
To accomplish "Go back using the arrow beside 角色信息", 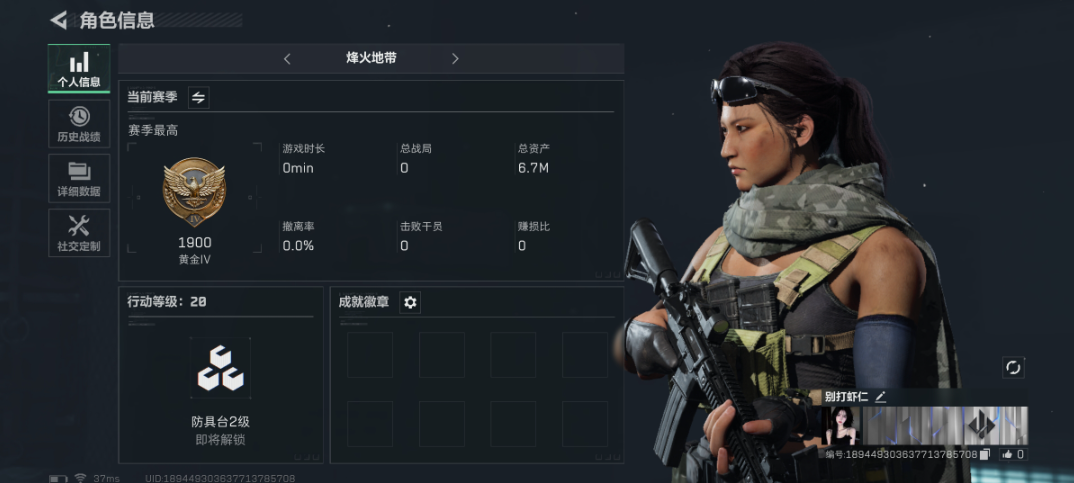I will [58, 20].
